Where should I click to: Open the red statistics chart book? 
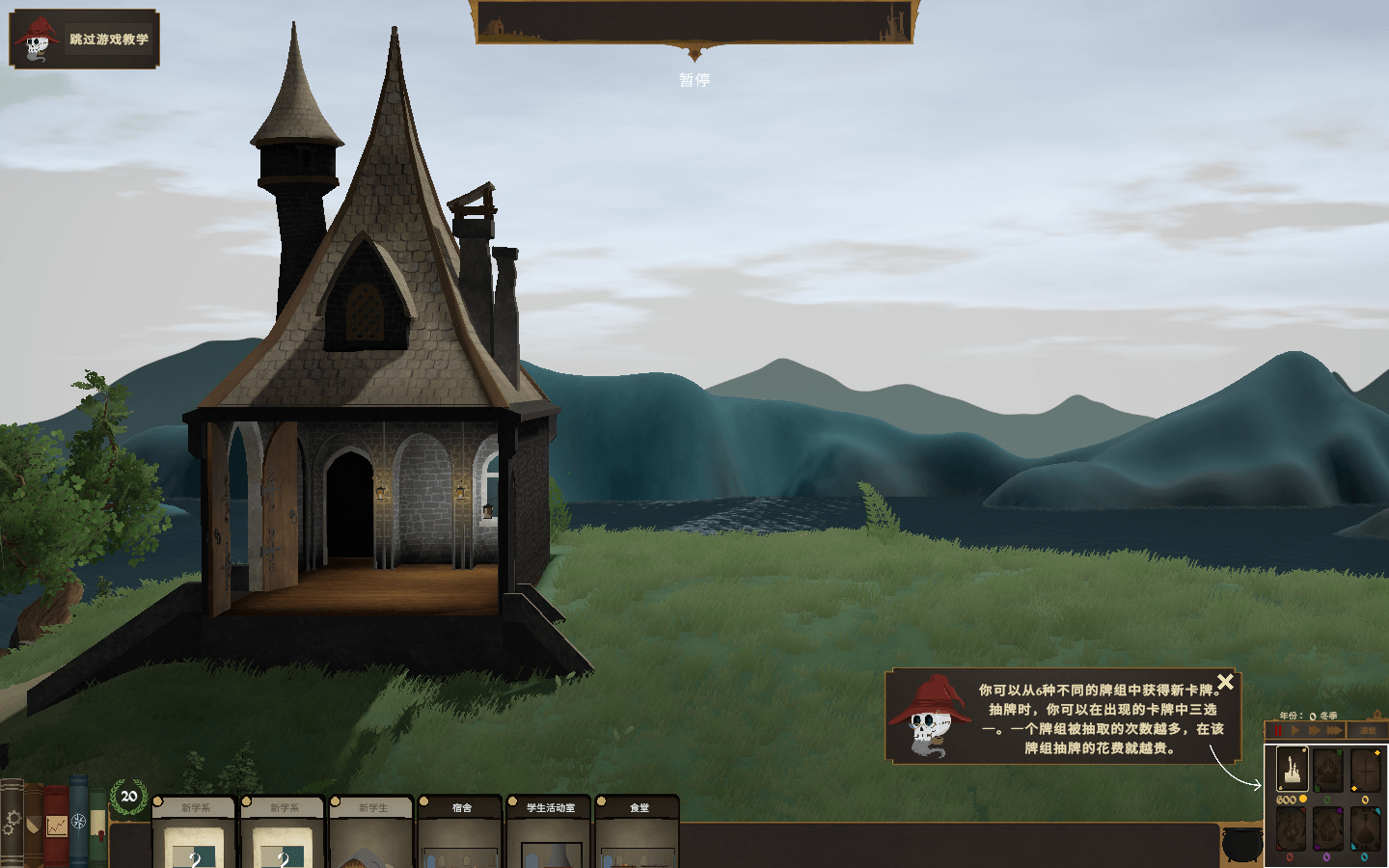56,826
